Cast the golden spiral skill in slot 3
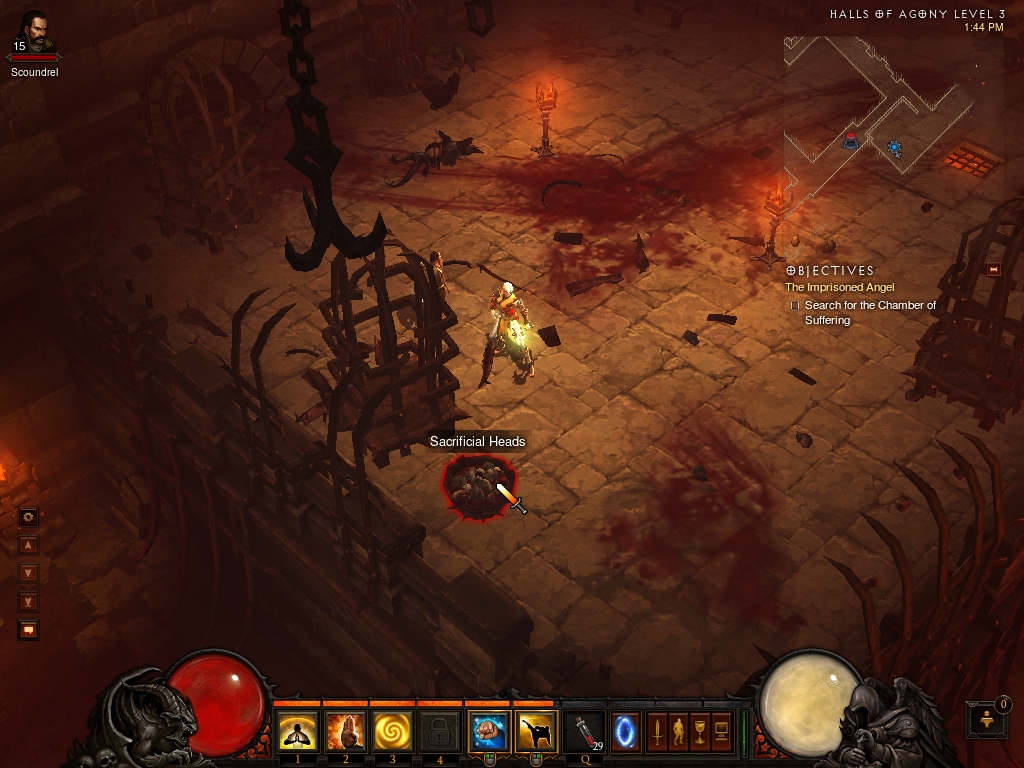Image resolution: width=1024 pixels, height=768 pixels. pos(393,731)
